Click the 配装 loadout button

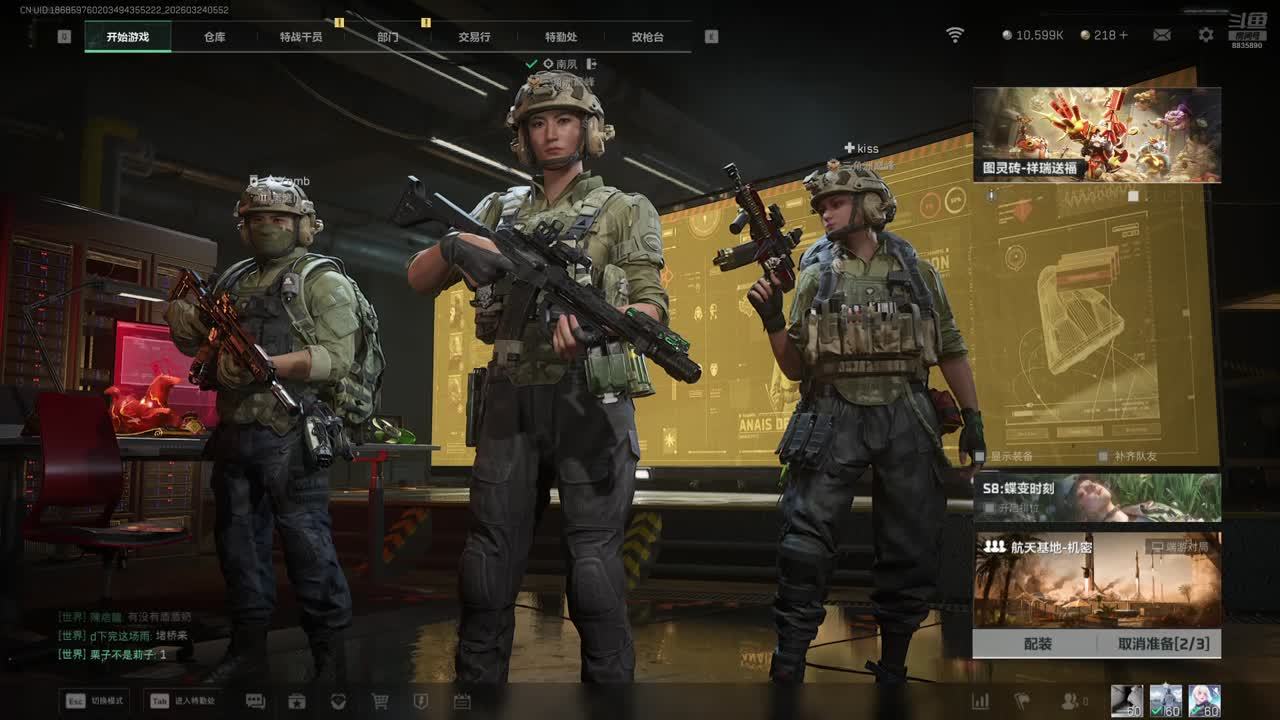1037,644
